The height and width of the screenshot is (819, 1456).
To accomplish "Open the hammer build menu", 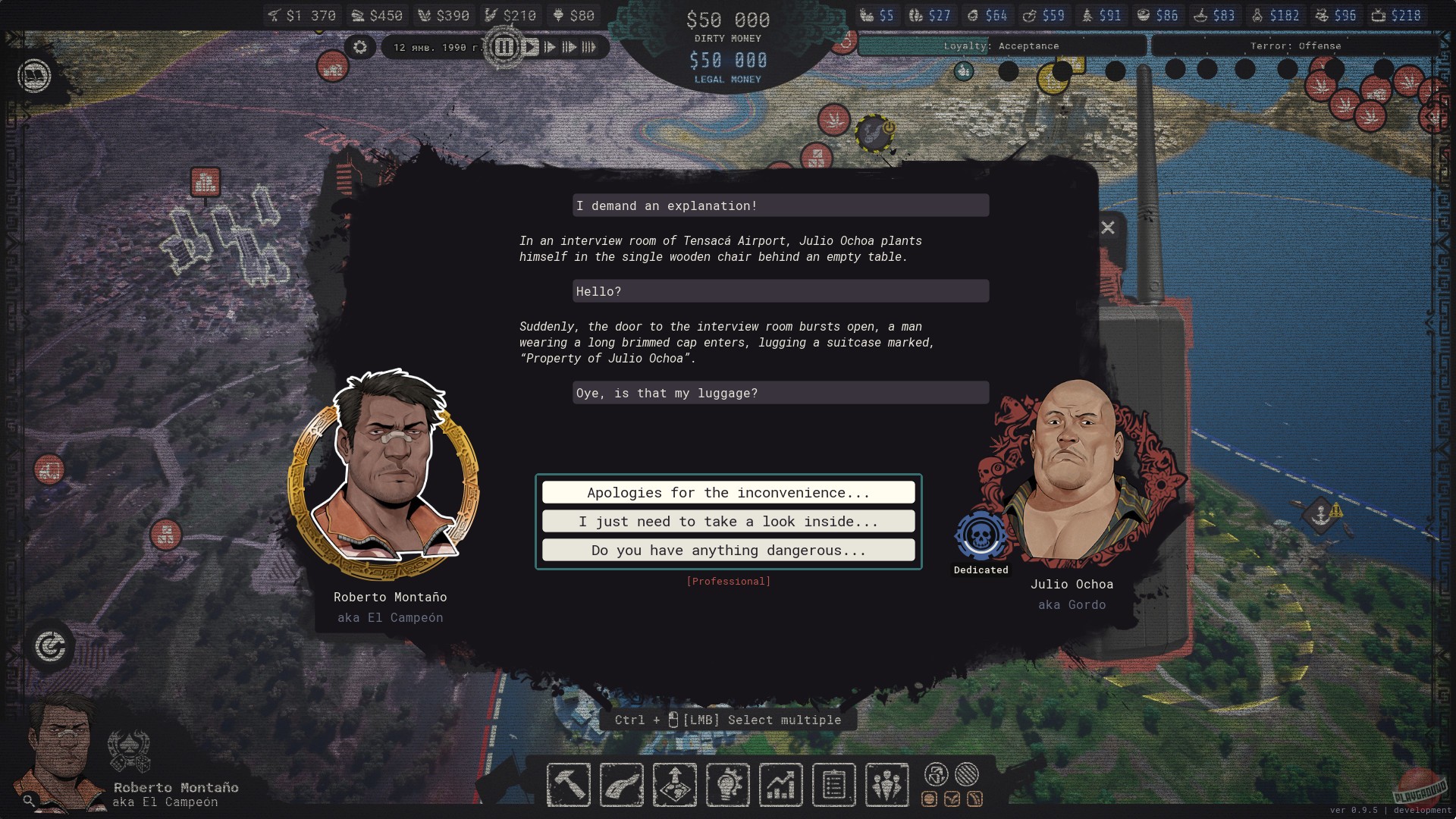I will [569, 785].
